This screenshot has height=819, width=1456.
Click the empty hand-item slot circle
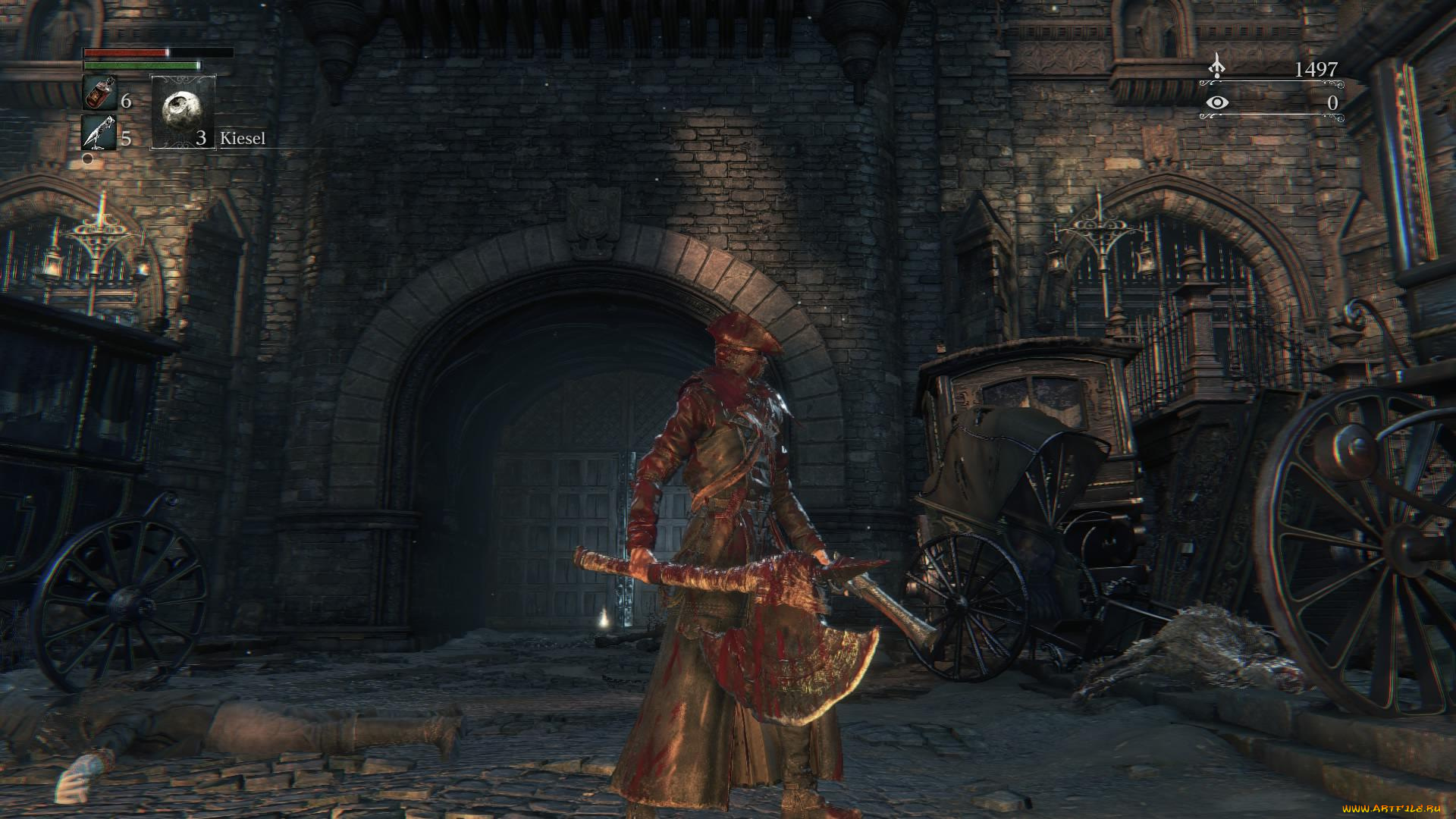click(x=86, y=159)
